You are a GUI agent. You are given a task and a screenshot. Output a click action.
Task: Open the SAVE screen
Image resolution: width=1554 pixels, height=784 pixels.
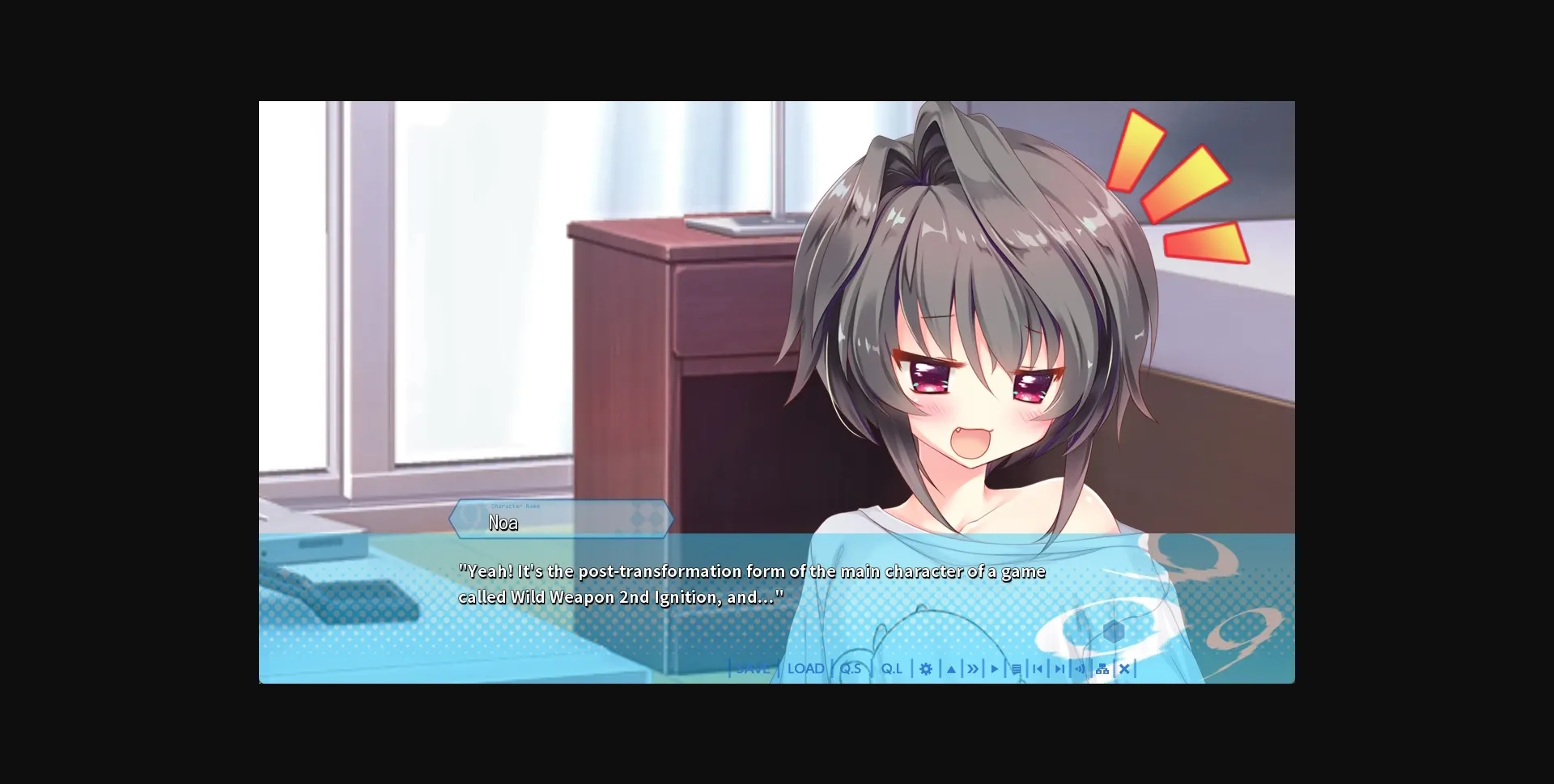753,669
